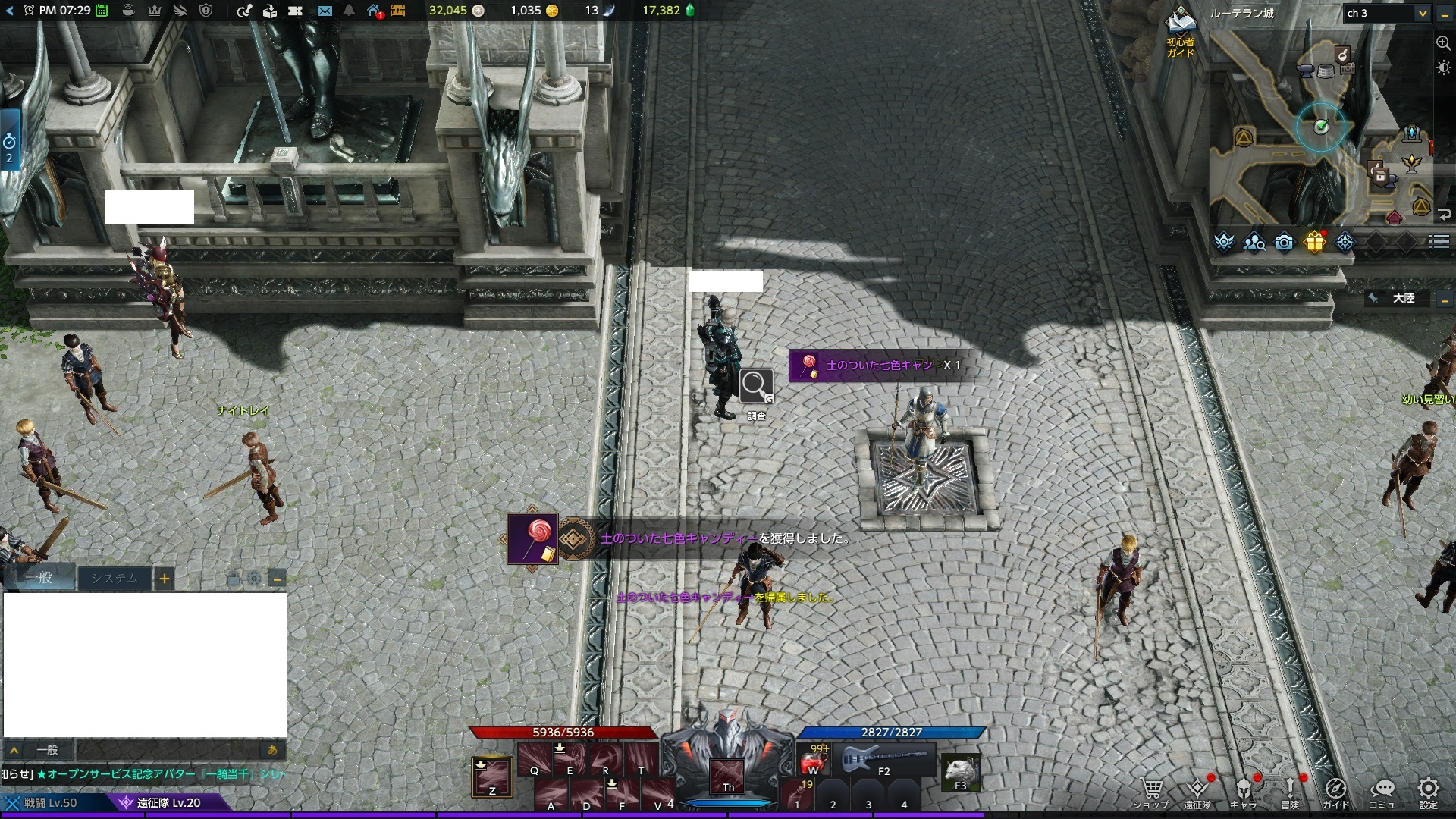1456x819 pixels.
Task: Open the ガイド guide menu
Action: pyautogui.click(x=1335, y=791)
